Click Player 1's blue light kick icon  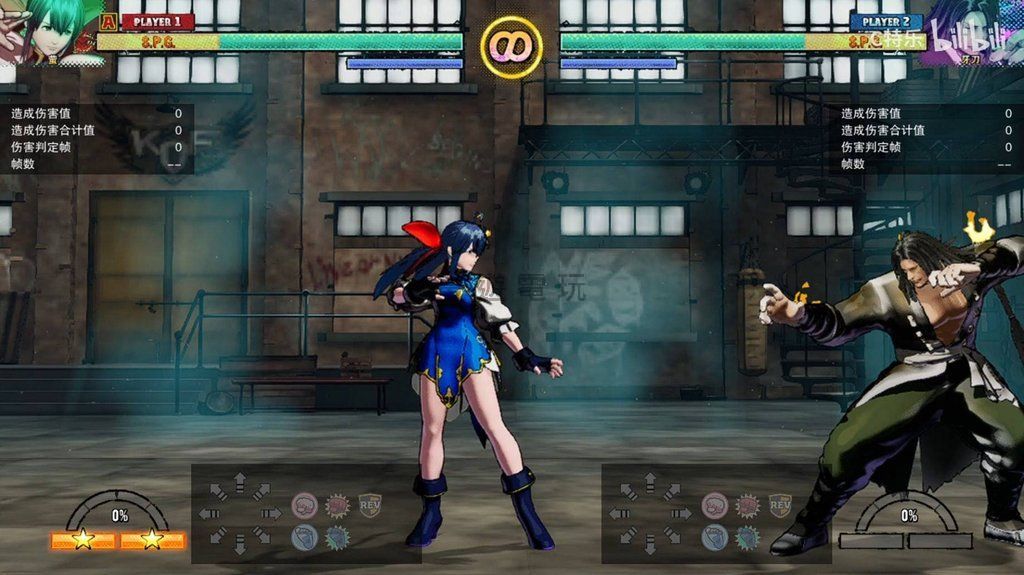[x=304, y=538]
